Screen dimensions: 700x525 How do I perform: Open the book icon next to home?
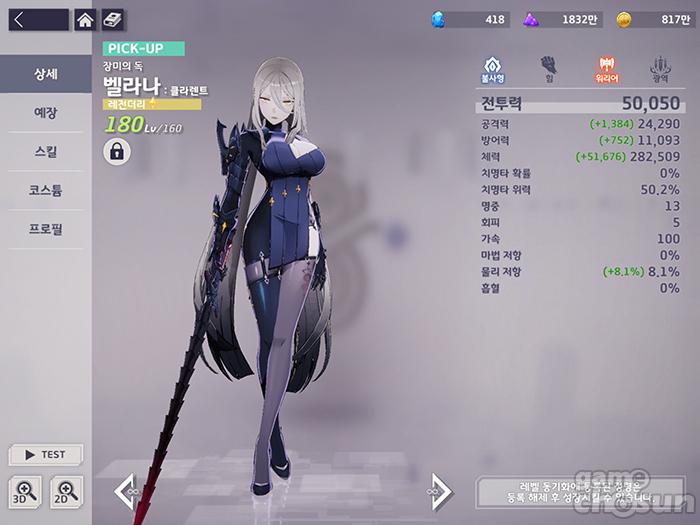point(113,19)
